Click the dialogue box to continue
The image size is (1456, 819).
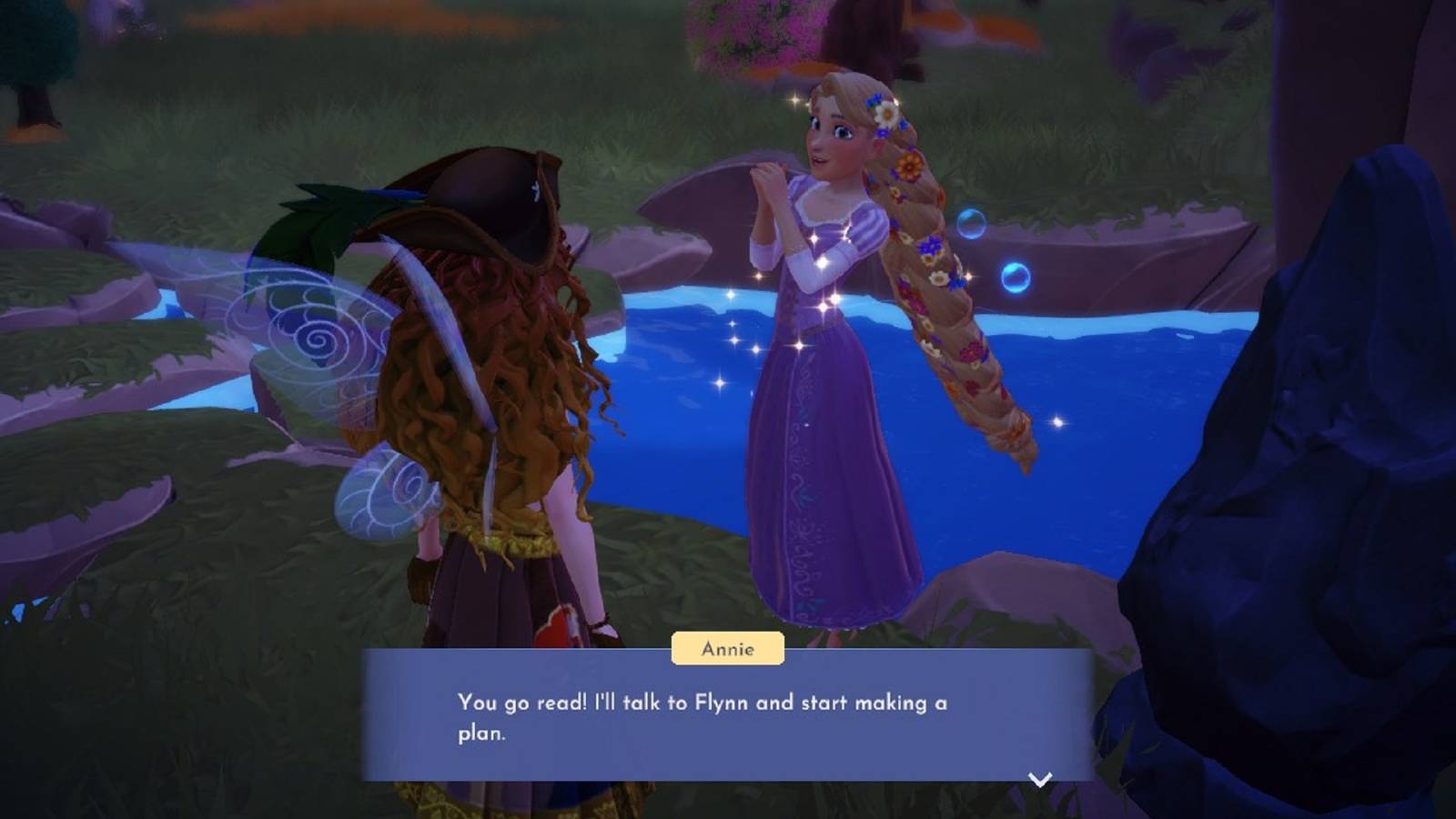pos(728,719)
